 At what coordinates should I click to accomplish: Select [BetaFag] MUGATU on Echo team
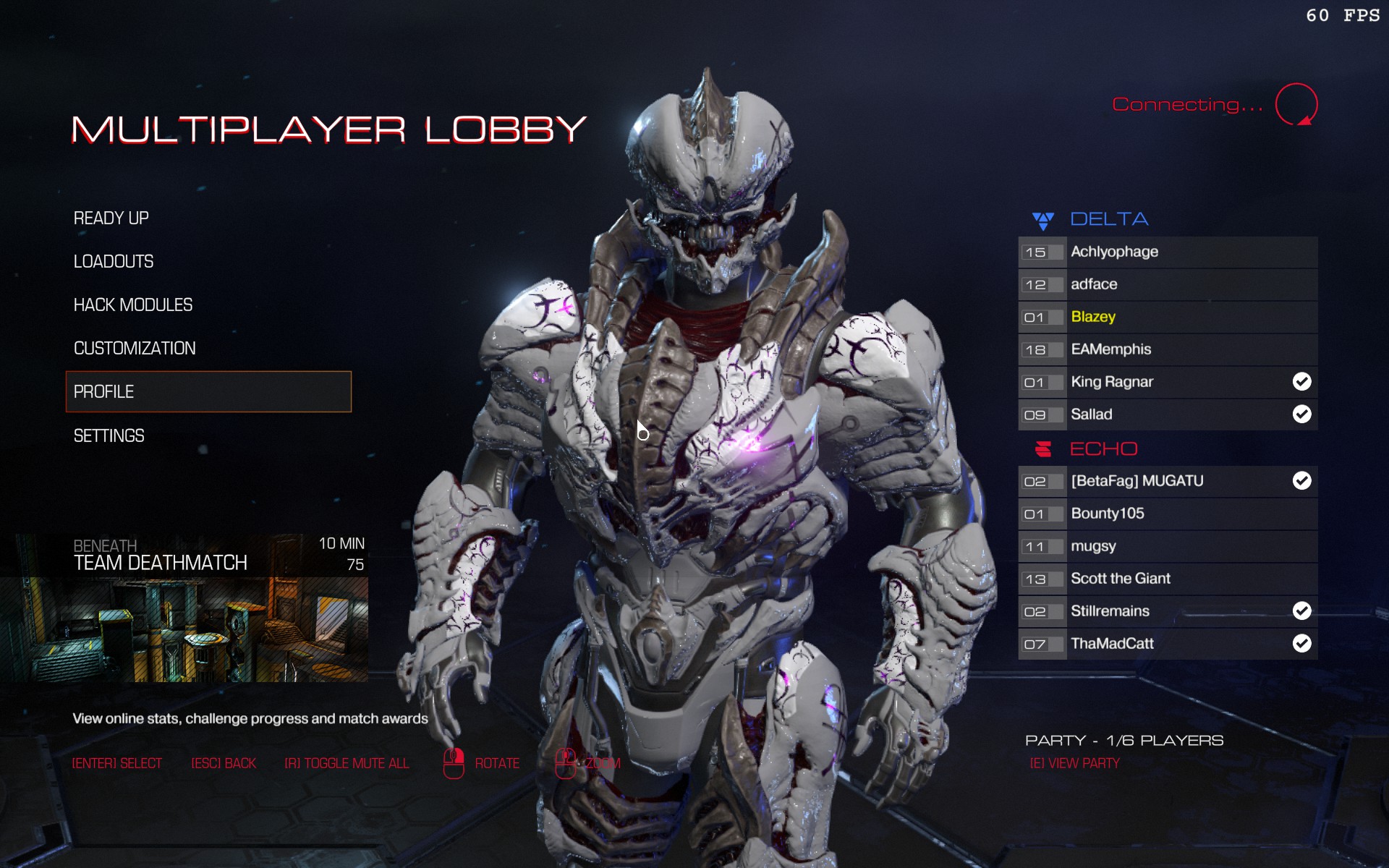[1167, 481]
